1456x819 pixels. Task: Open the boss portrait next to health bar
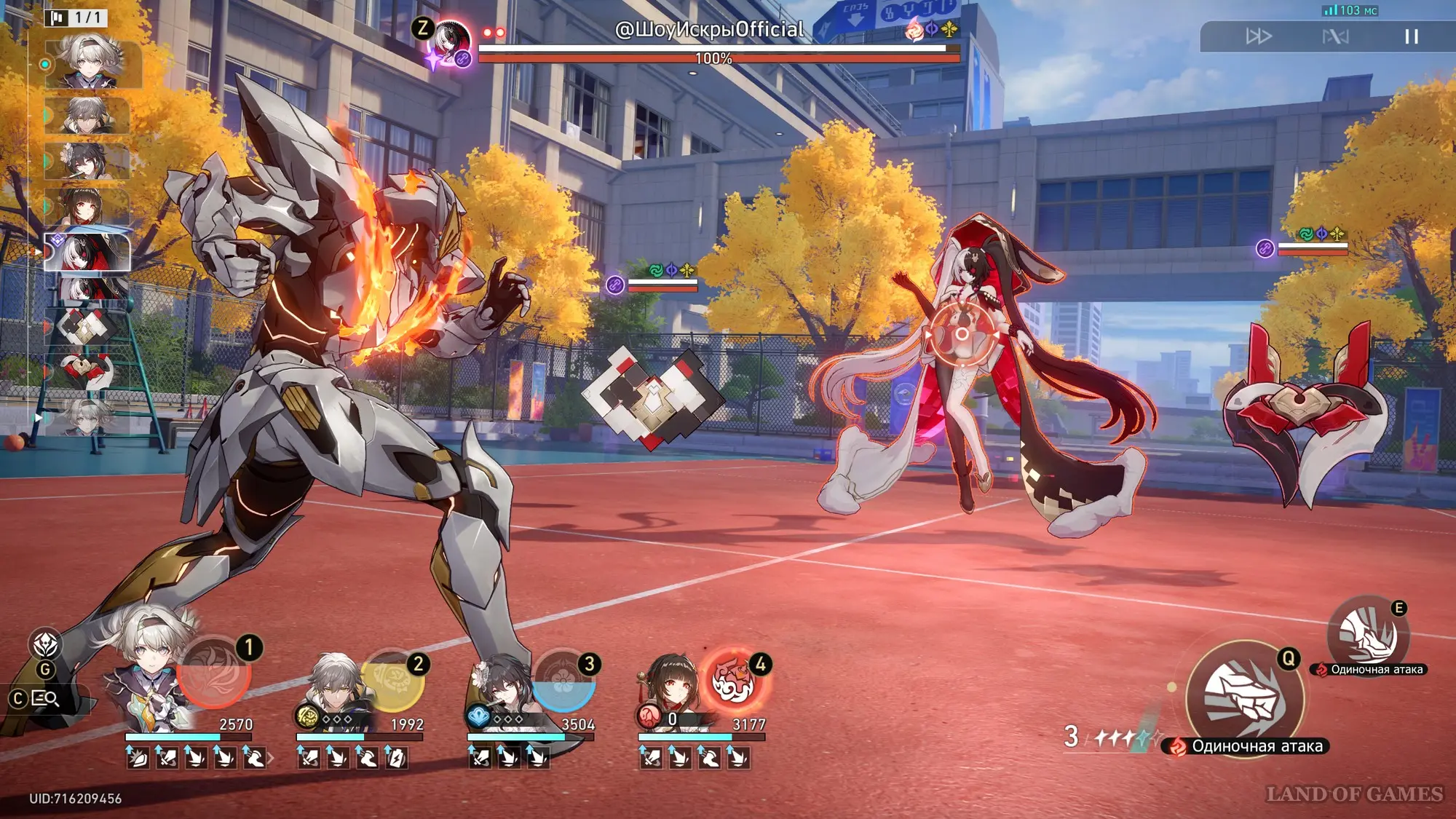click(x=449, y=42)
